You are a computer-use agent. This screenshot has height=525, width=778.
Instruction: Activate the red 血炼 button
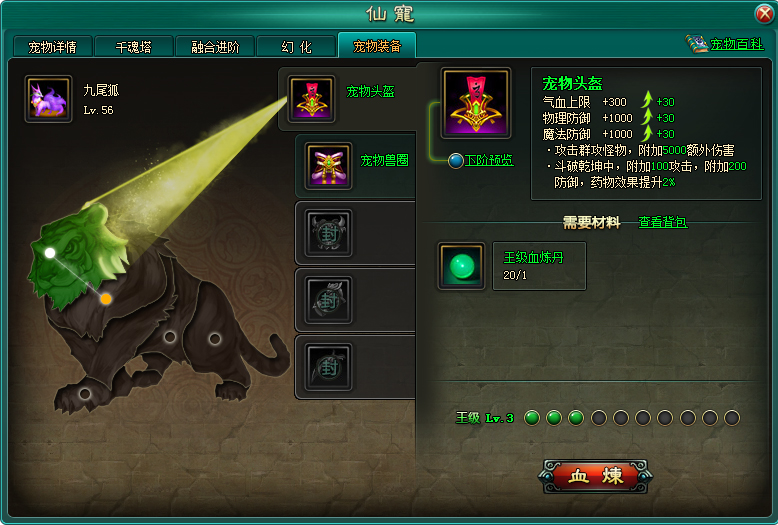click(x=595, y=476)
